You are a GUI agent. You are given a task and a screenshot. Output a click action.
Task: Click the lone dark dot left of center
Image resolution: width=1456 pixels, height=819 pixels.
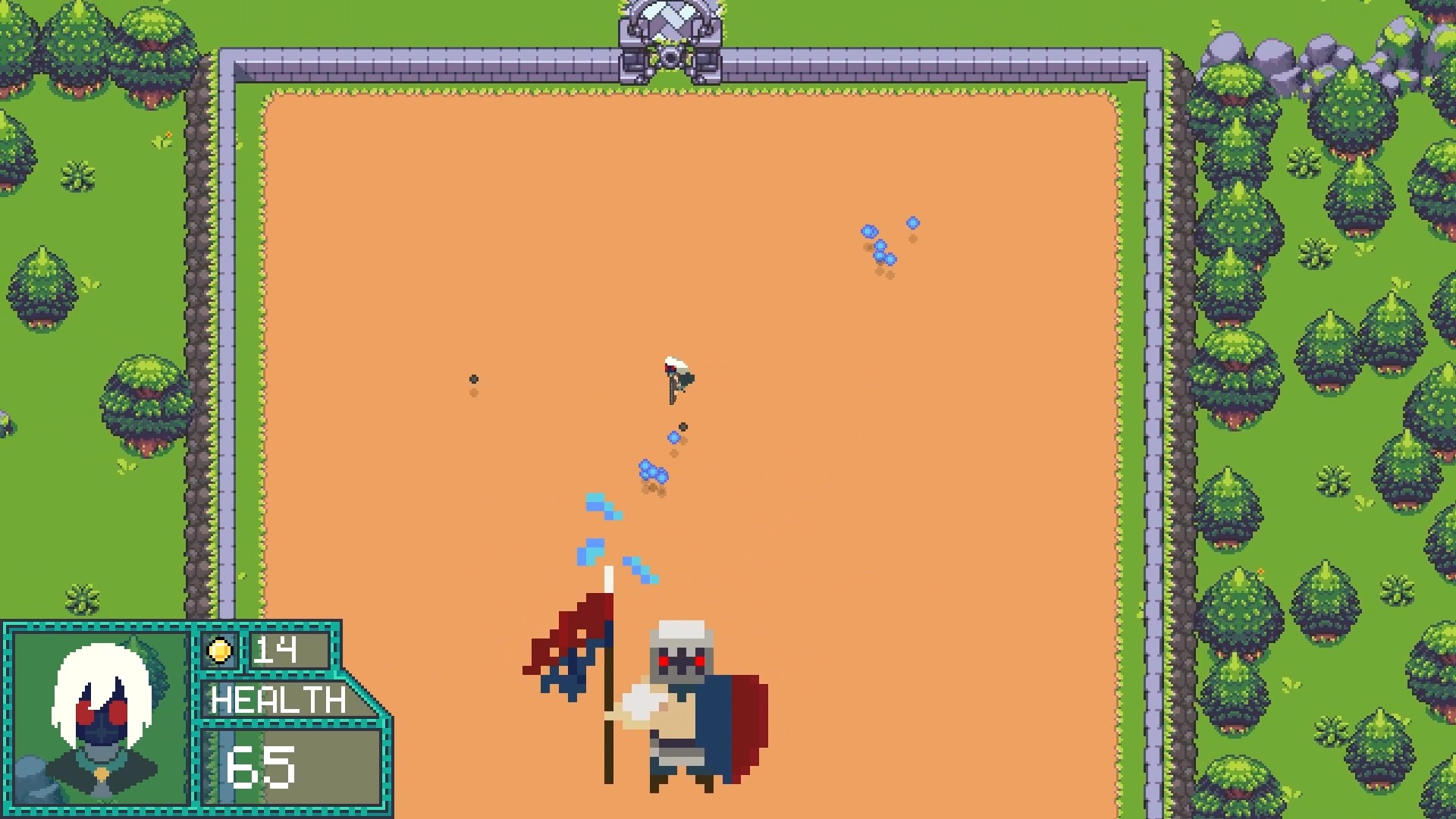pos(475,379)
